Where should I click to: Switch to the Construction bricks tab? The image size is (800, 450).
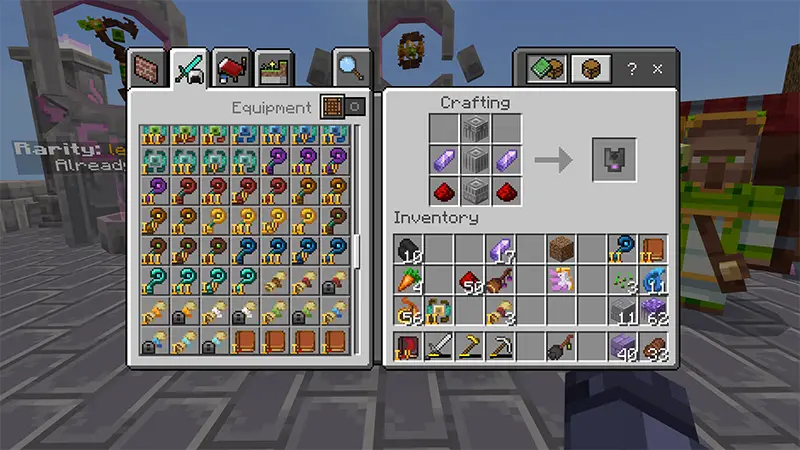(147, 68)
